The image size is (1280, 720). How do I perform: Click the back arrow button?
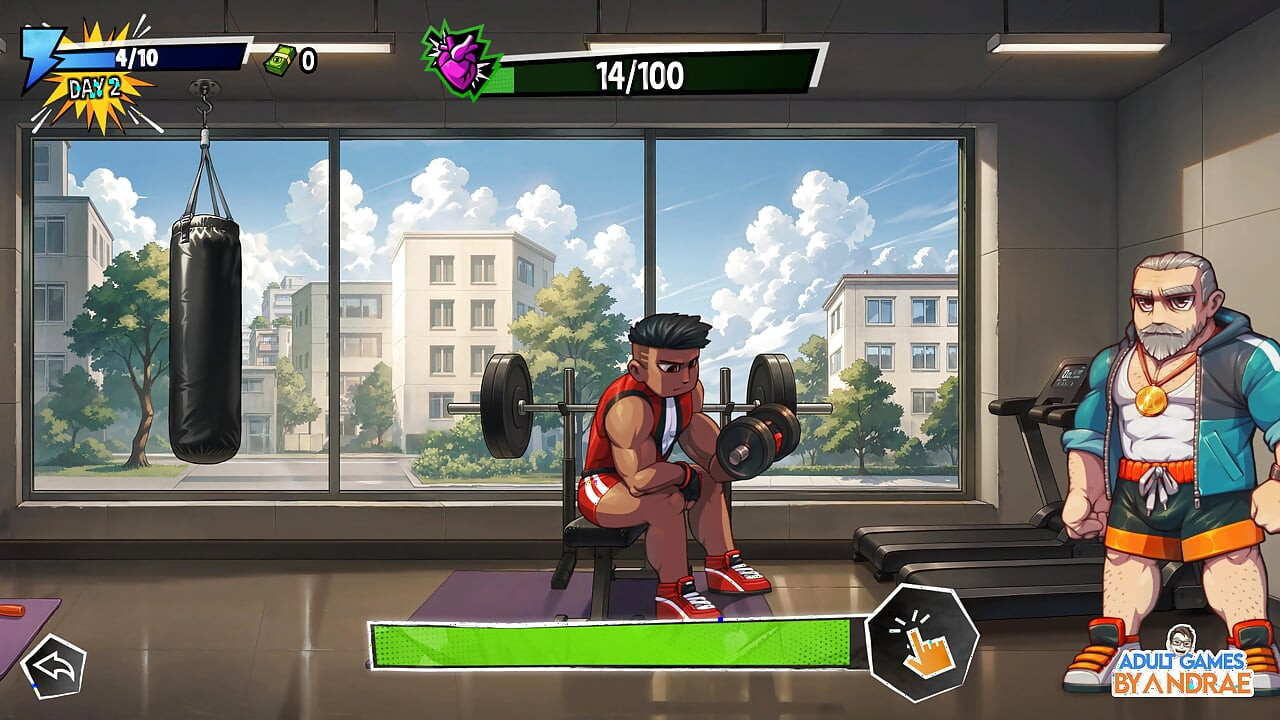point(54,667)
